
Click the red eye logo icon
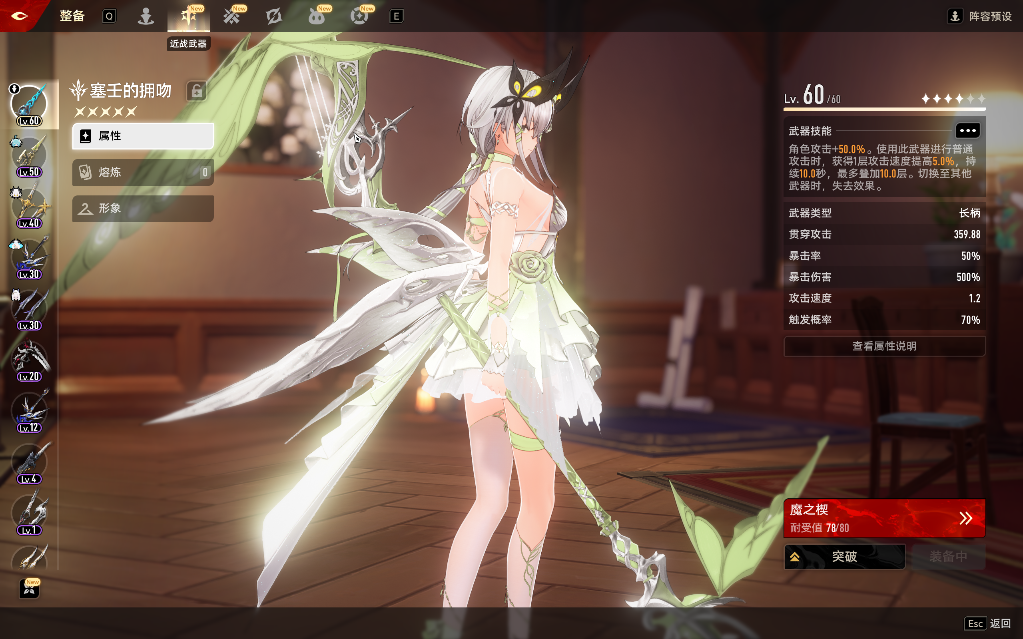[x=22, y=16]
